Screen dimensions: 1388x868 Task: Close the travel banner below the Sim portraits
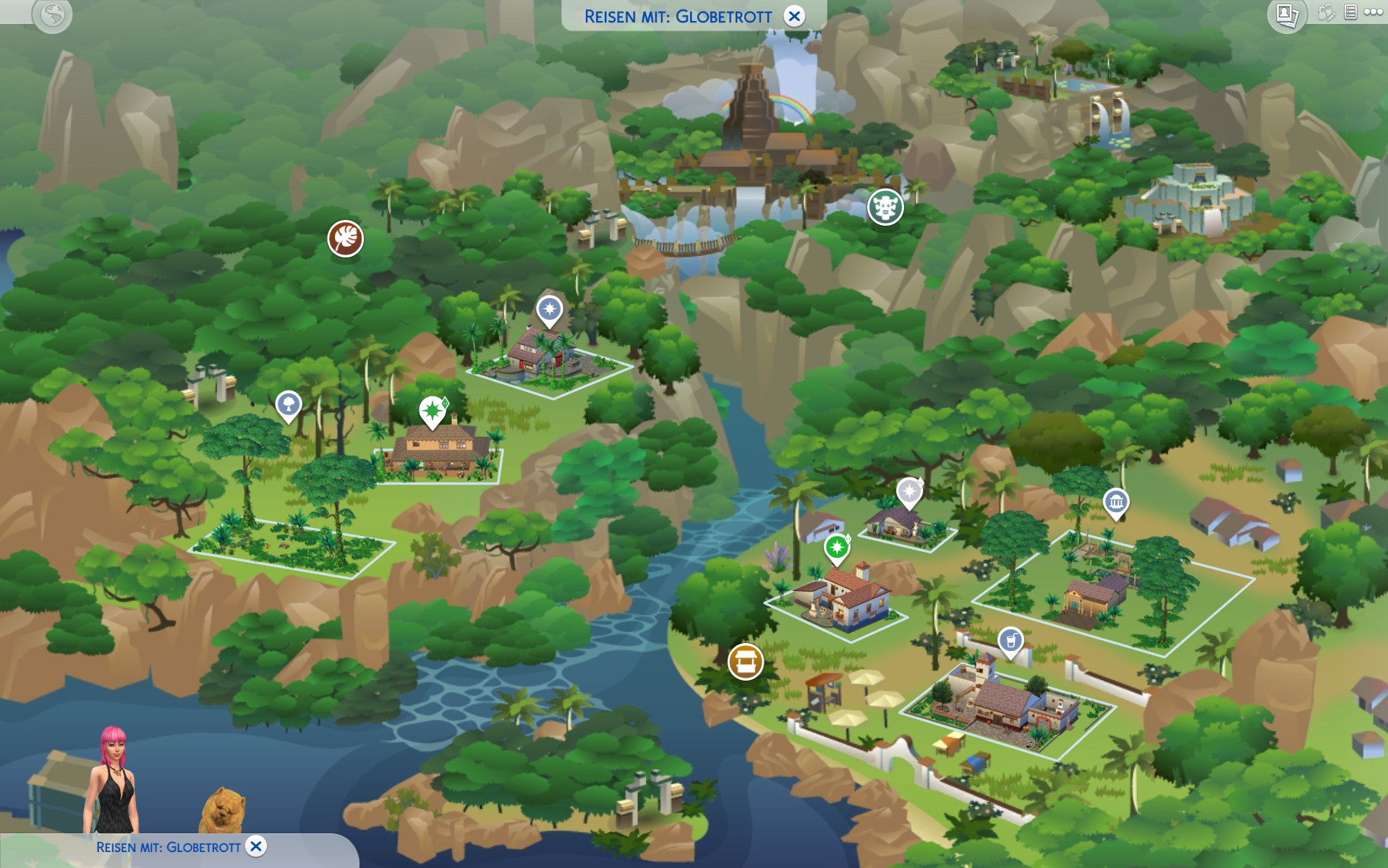[x=256, y=846]
